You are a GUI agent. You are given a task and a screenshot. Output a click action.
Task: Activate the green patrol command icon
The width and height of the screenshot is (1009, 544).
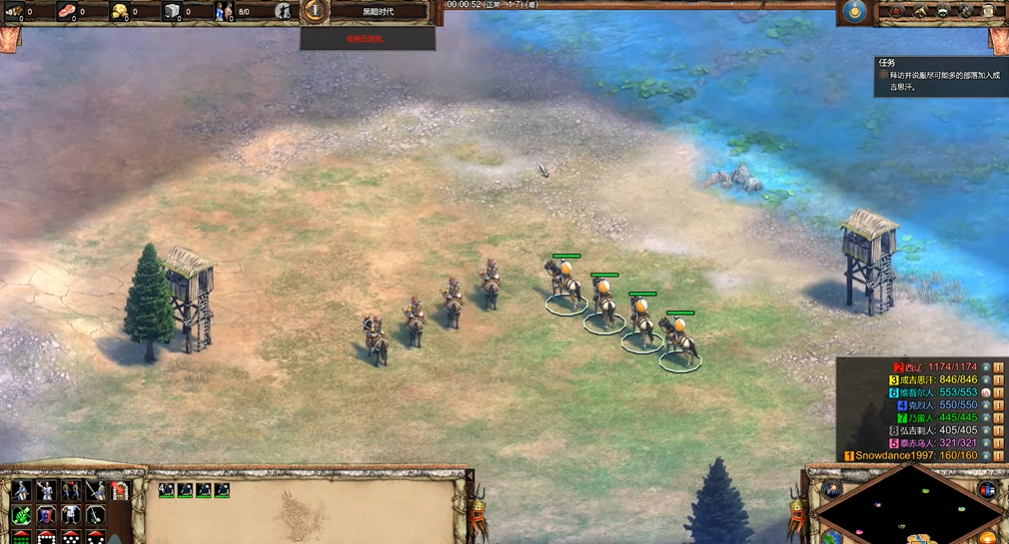pos(21,515)
